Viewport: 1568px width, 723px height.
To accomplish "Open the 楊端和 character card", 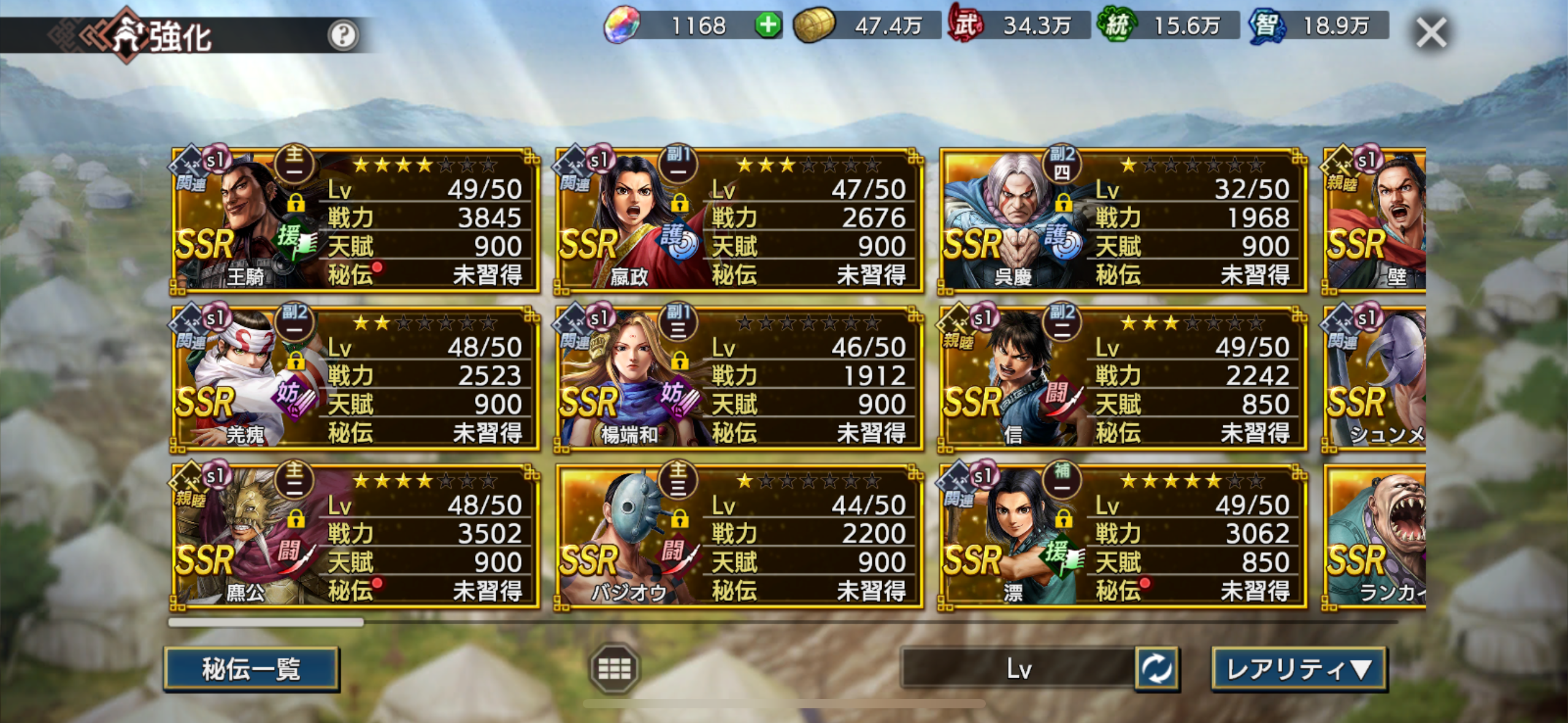I will pos(739,378).
